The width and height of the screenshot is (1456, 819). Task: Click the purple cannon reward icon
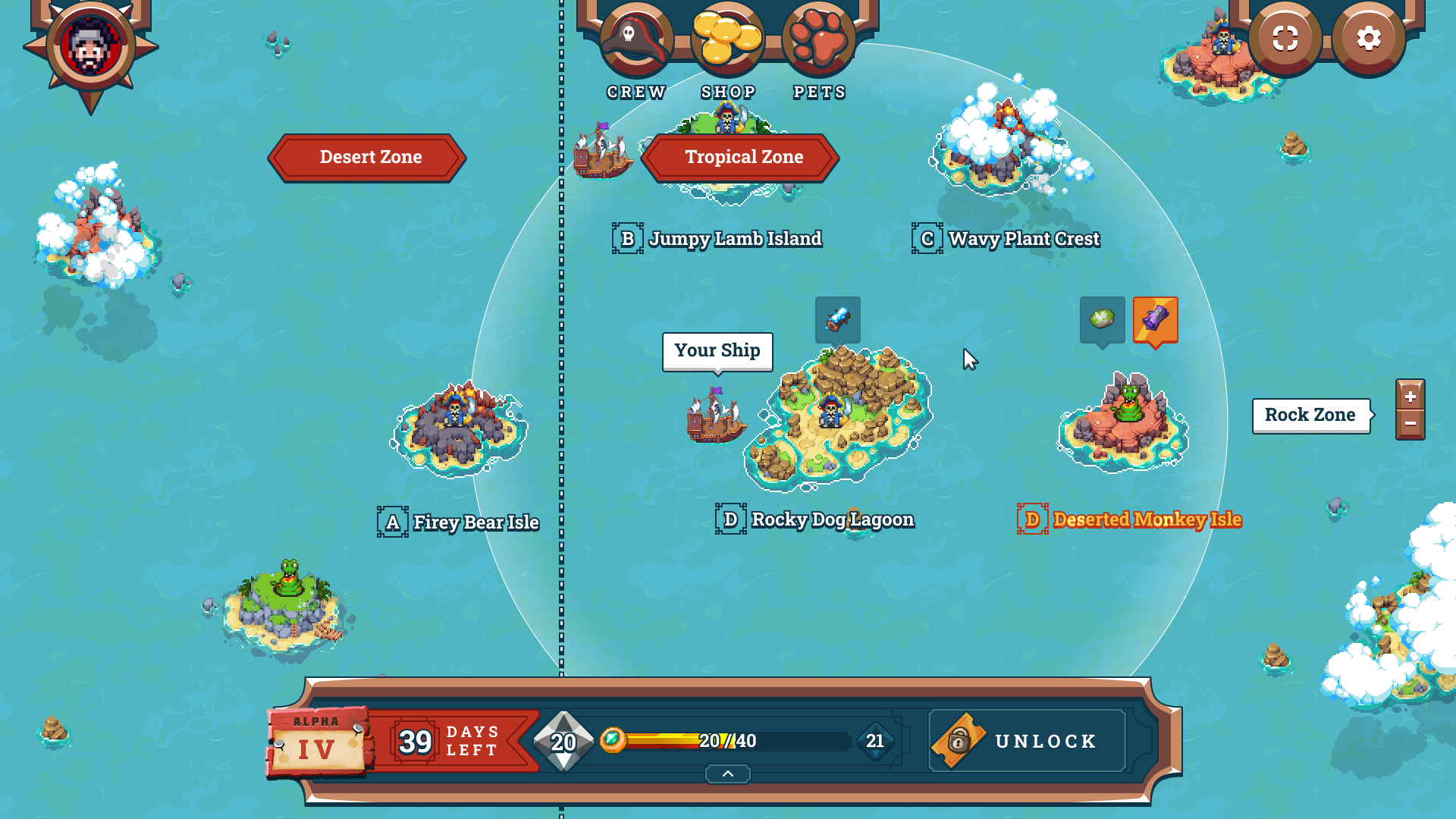point(1155,319)
